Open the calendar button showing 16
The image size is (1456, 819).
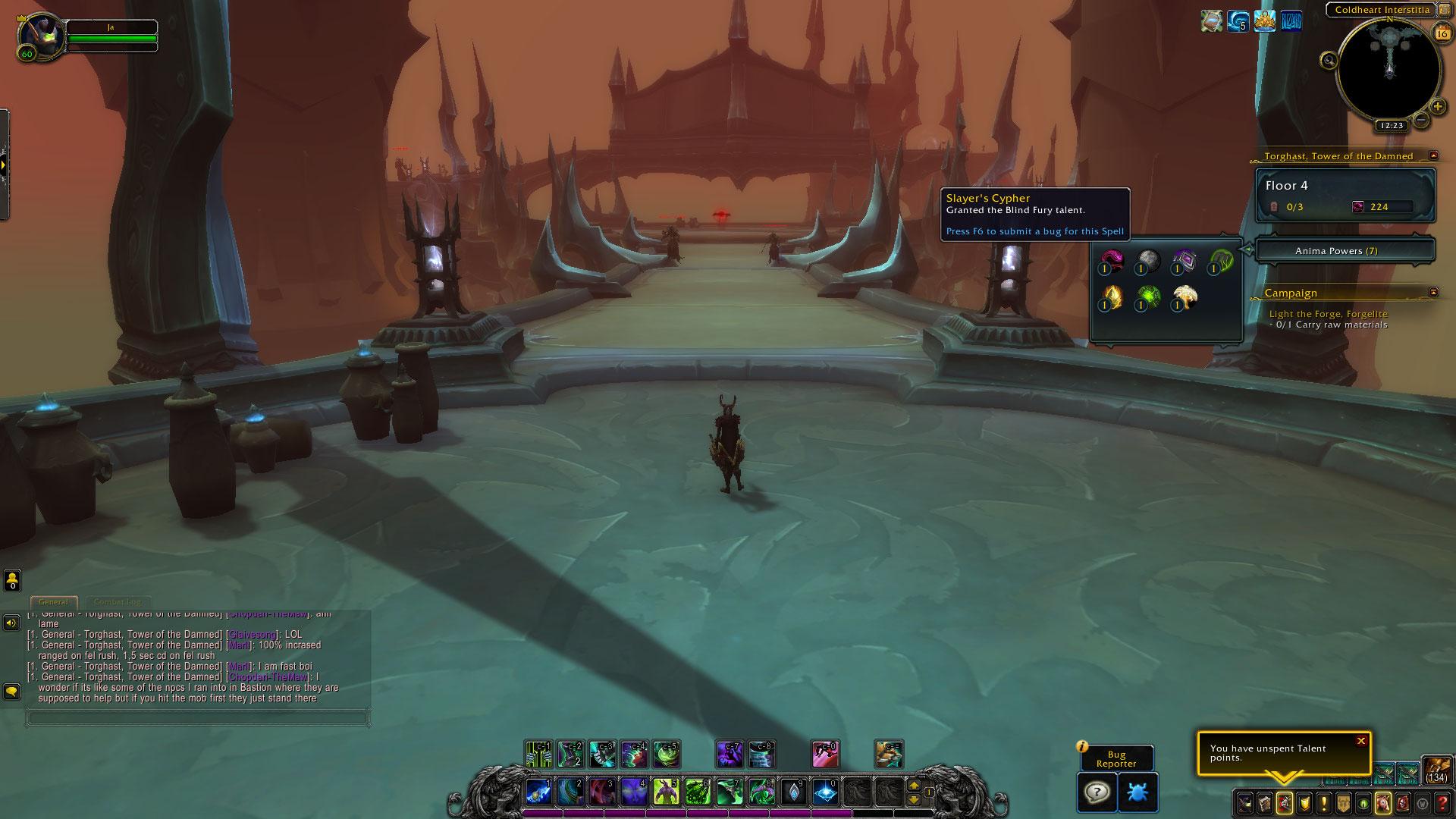[1441, 33]
